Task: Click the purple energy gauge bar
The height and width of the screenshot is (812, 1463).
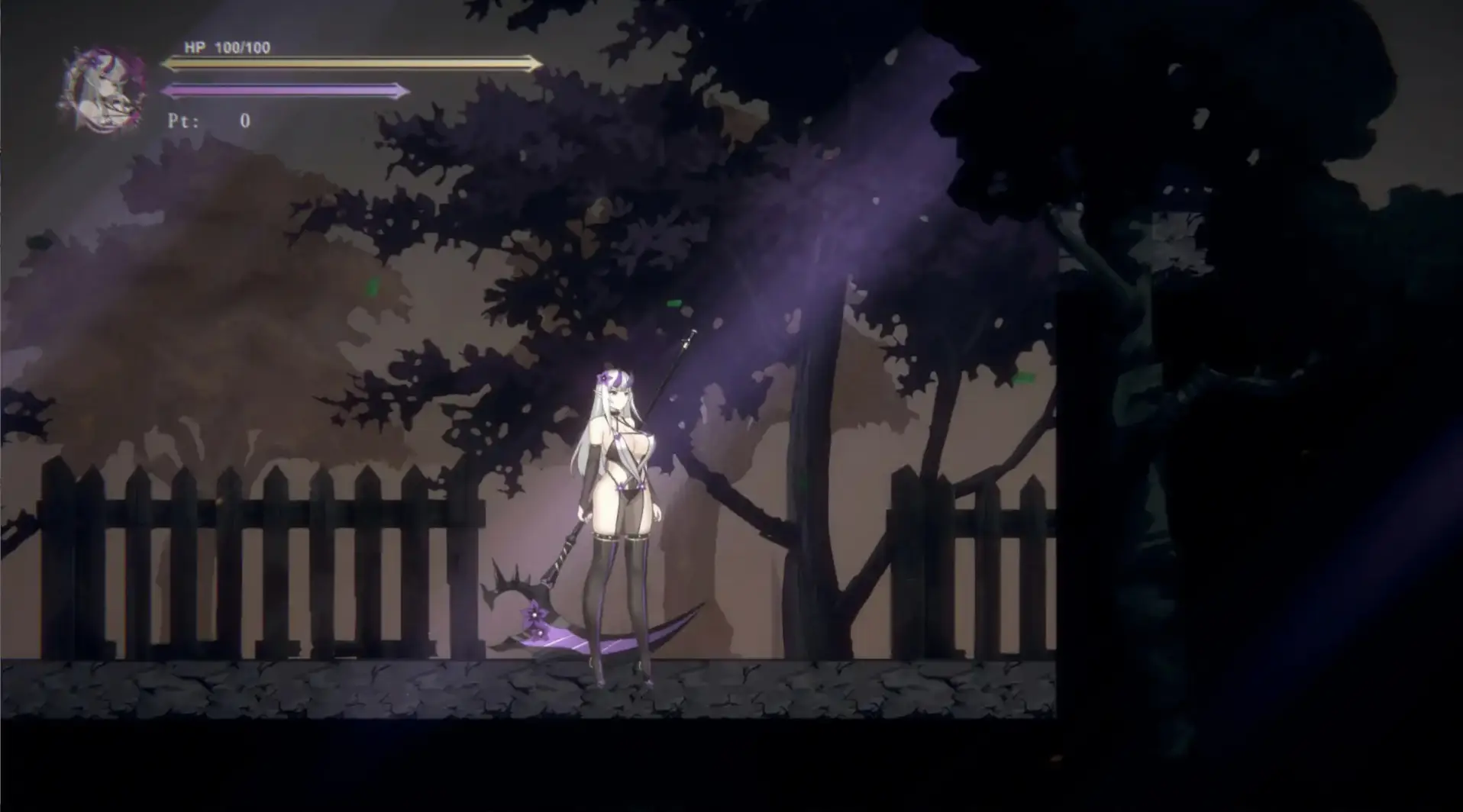Action: pyautogui.click(x=283, y=90)
